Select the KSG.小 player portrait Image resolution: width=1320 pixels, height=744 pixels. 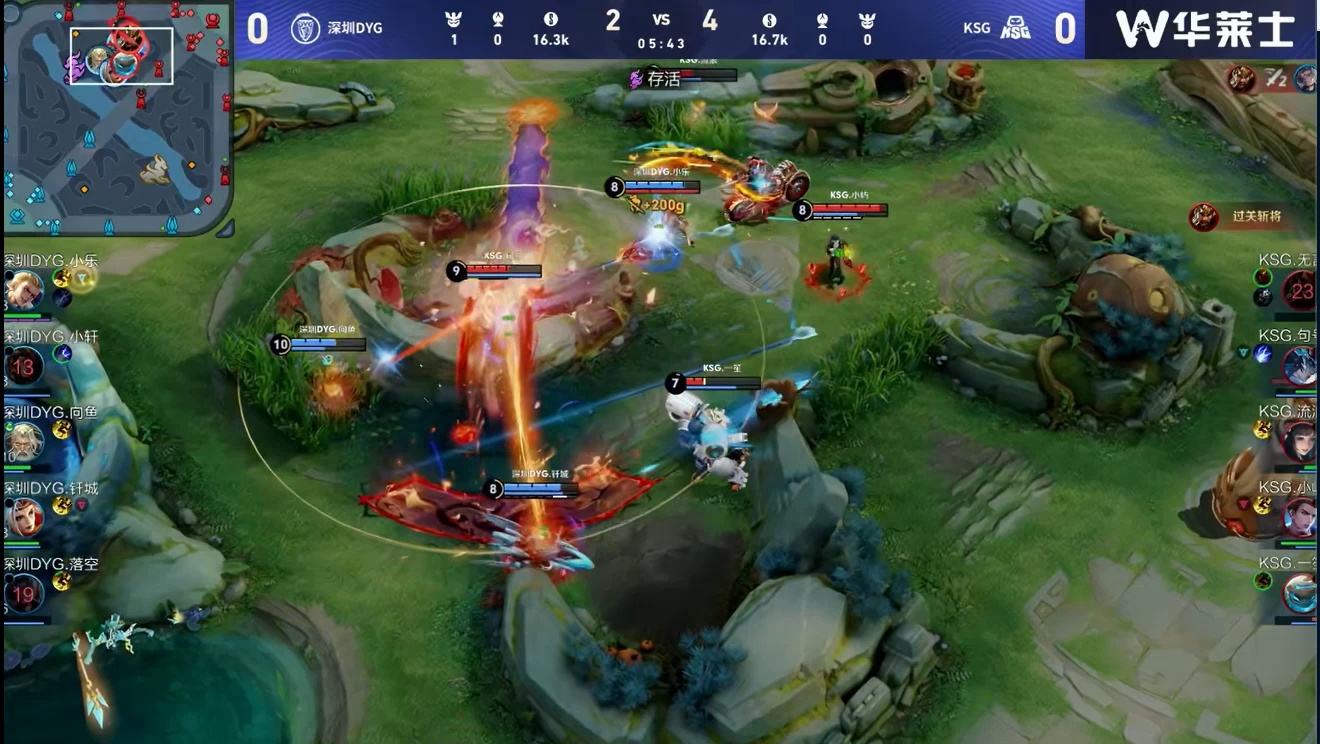coord(1299,517)
